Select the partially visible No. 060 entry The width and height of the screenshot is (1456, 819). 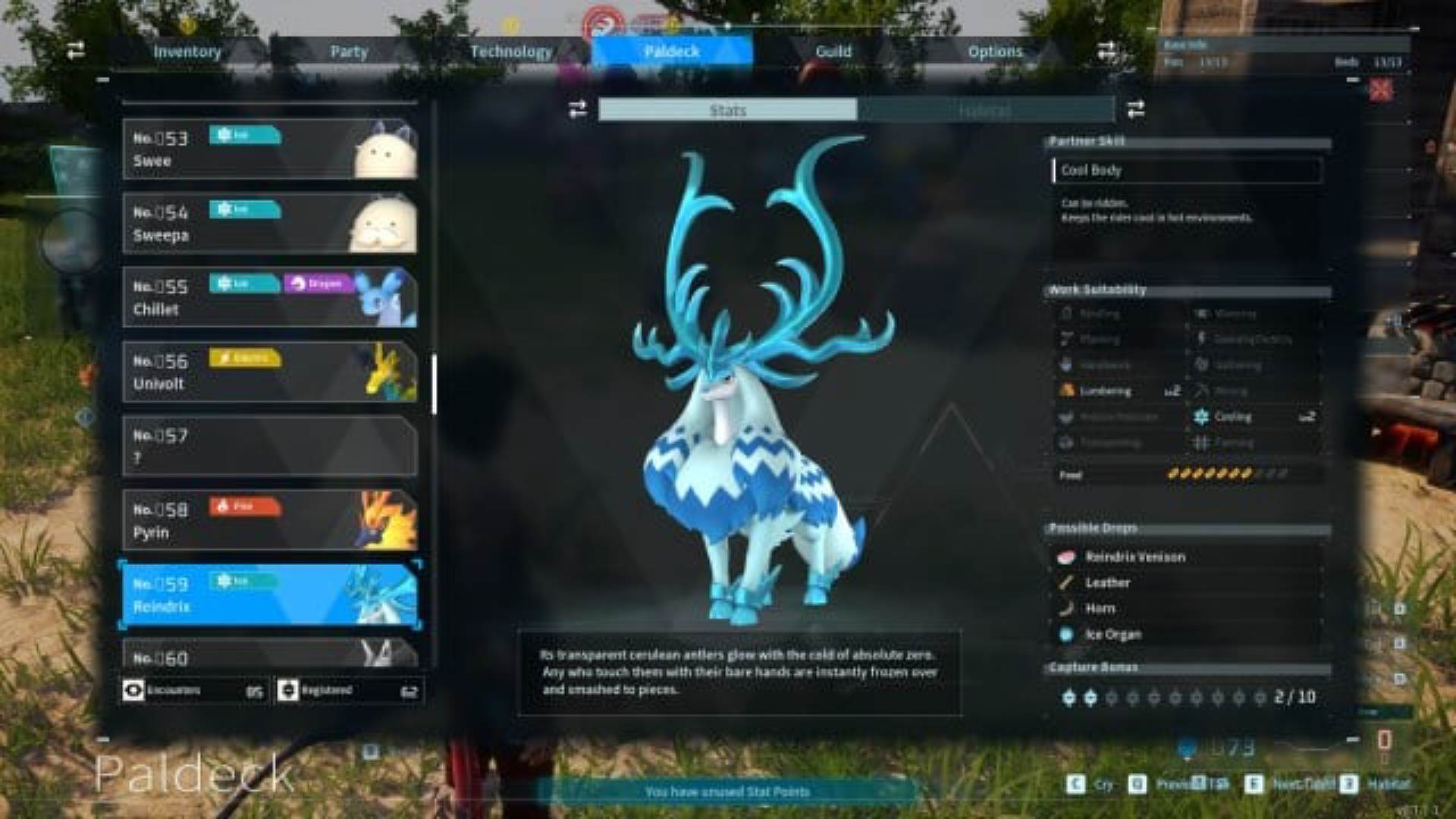click(269, 654)
